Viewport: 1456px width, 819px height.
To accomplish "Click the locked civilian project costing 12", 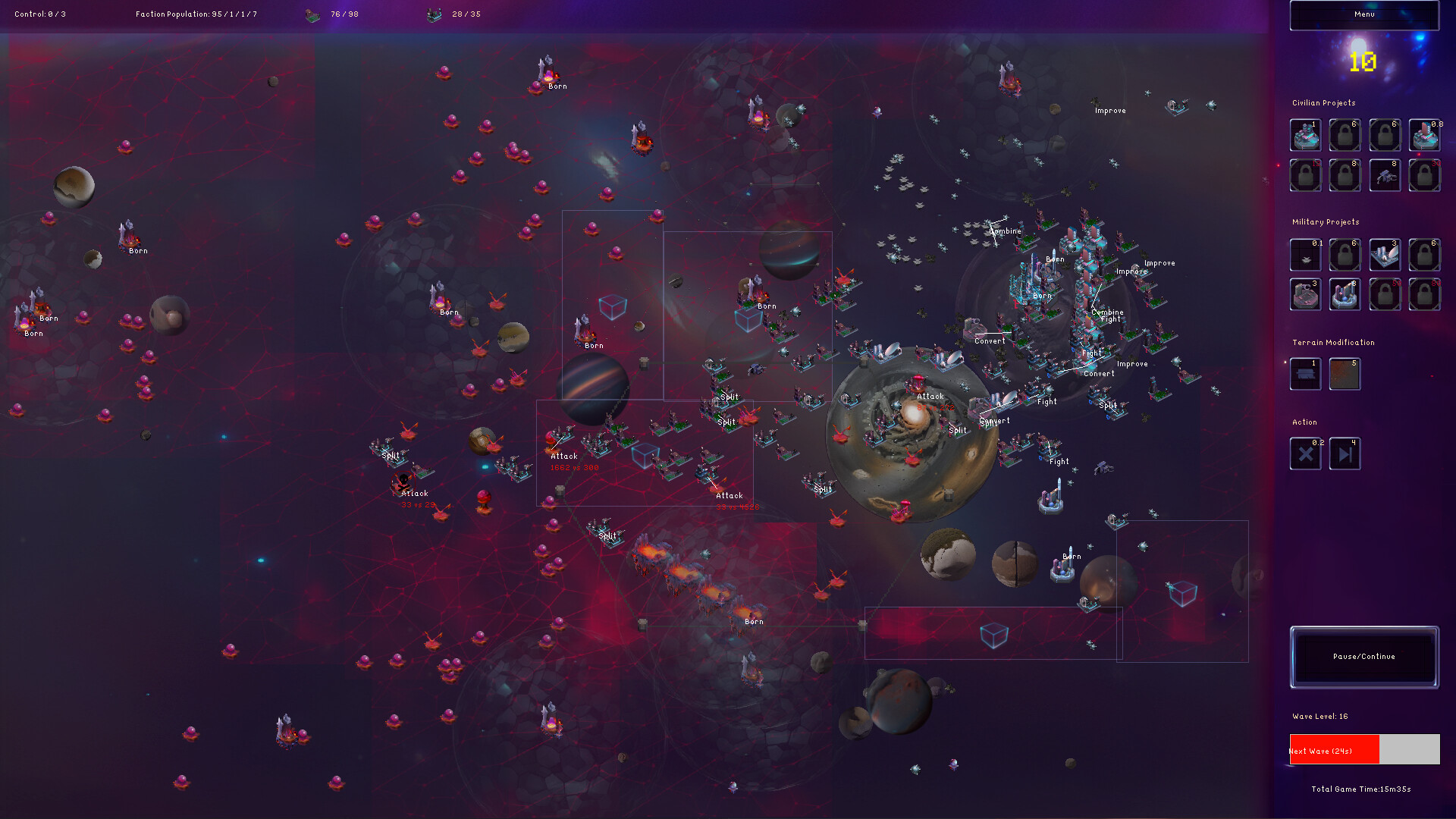I will pyautogui.click(x=1305, y=175).
